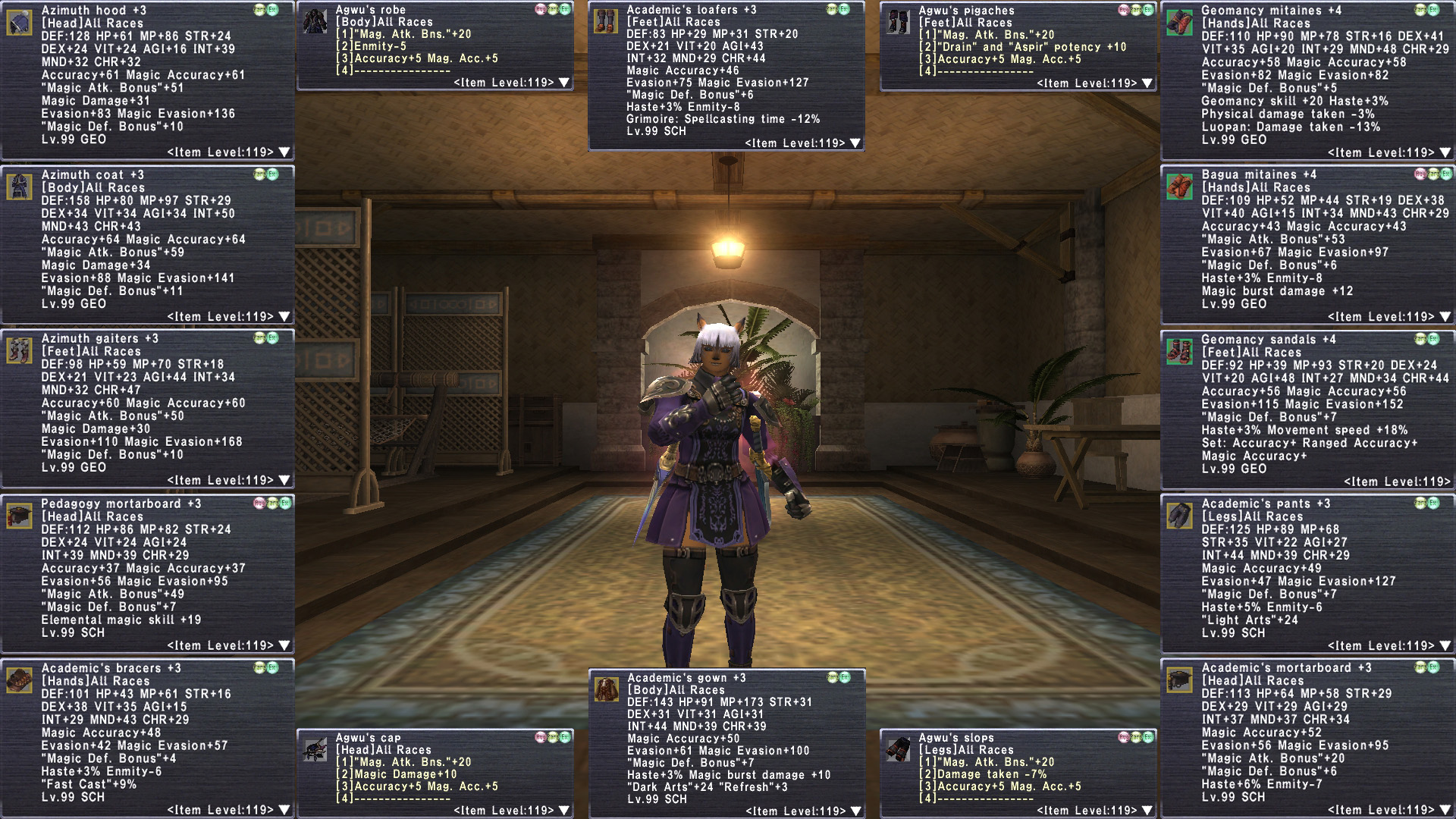Choose the Azimuth gaiters +3 icon
1456x819 pixels.
(x=19, y=350)
